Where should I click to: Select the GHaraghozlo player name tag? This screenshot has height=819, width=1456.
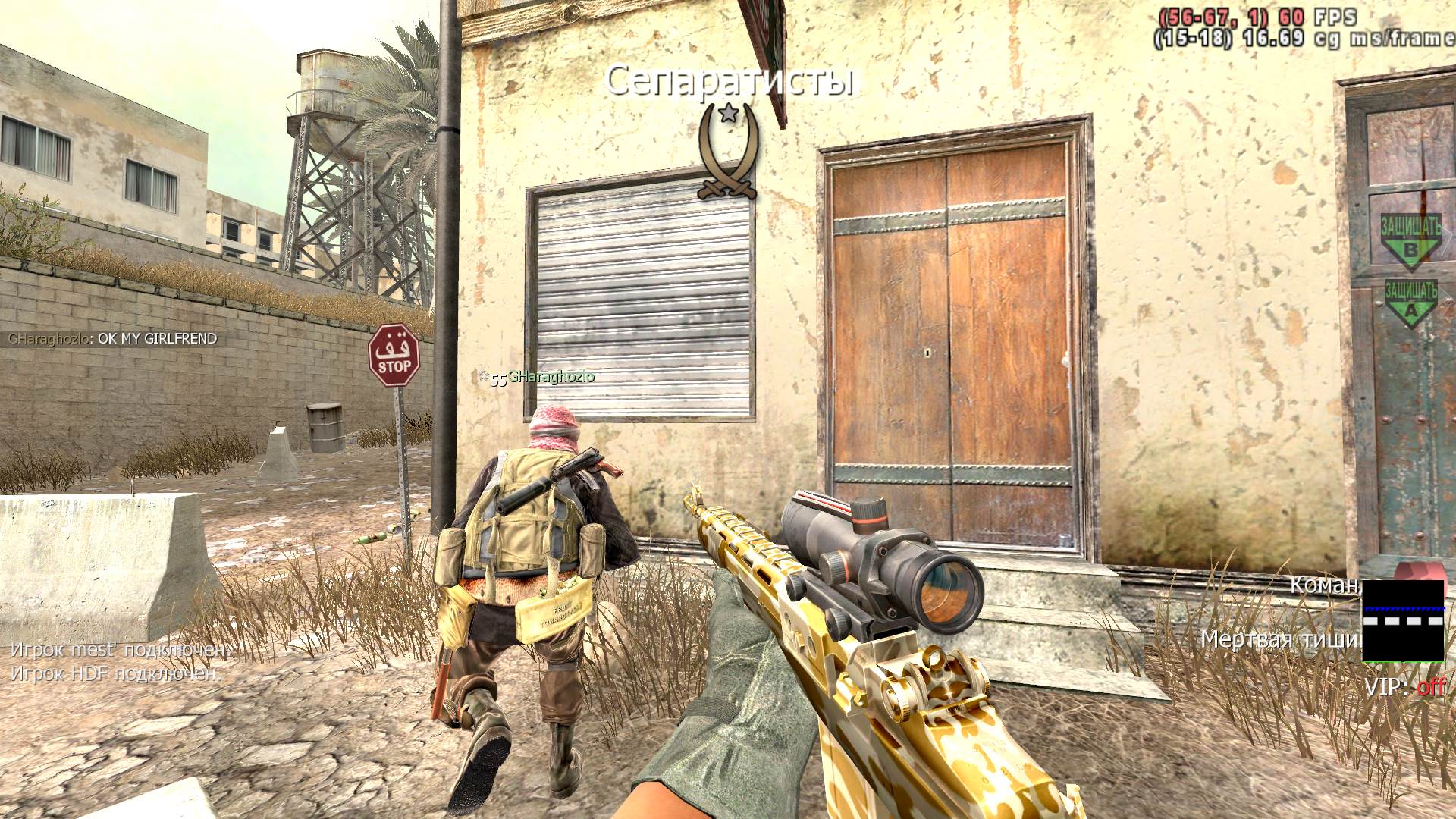point(551,377)
